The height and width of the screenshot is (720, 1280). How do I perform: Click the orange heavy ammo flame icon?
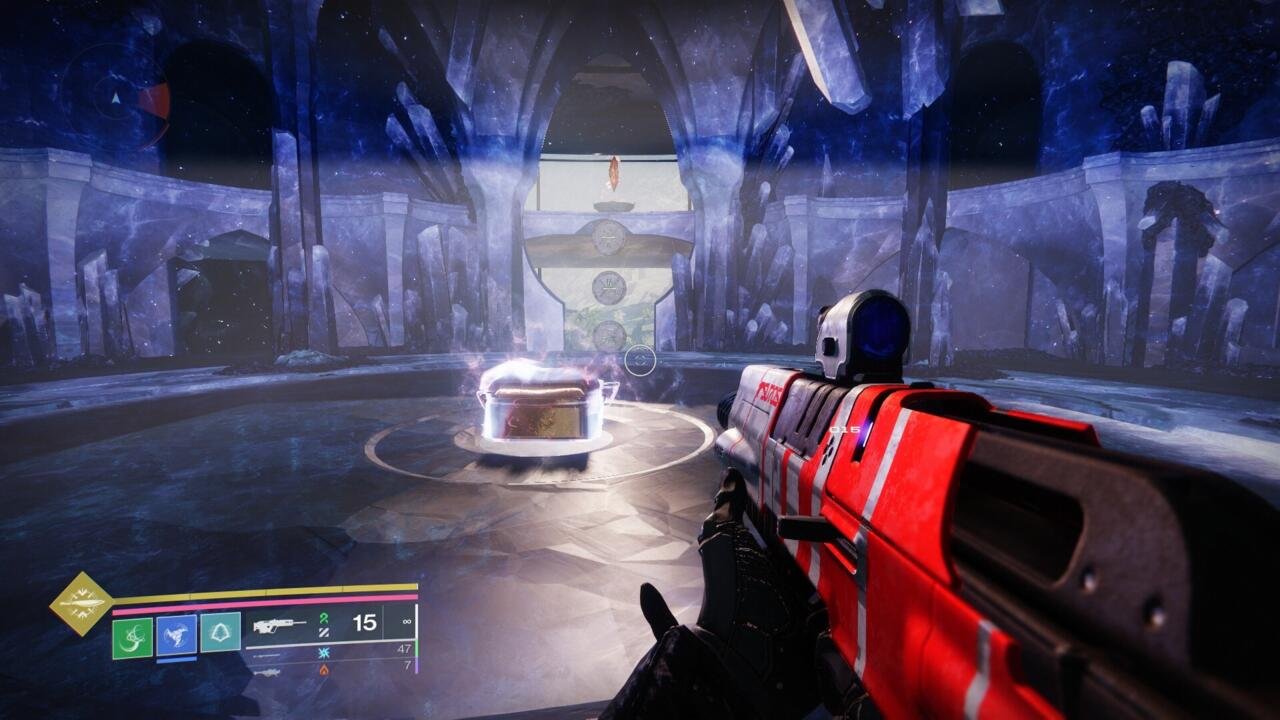pyautogui.click(x=323, y=670)
